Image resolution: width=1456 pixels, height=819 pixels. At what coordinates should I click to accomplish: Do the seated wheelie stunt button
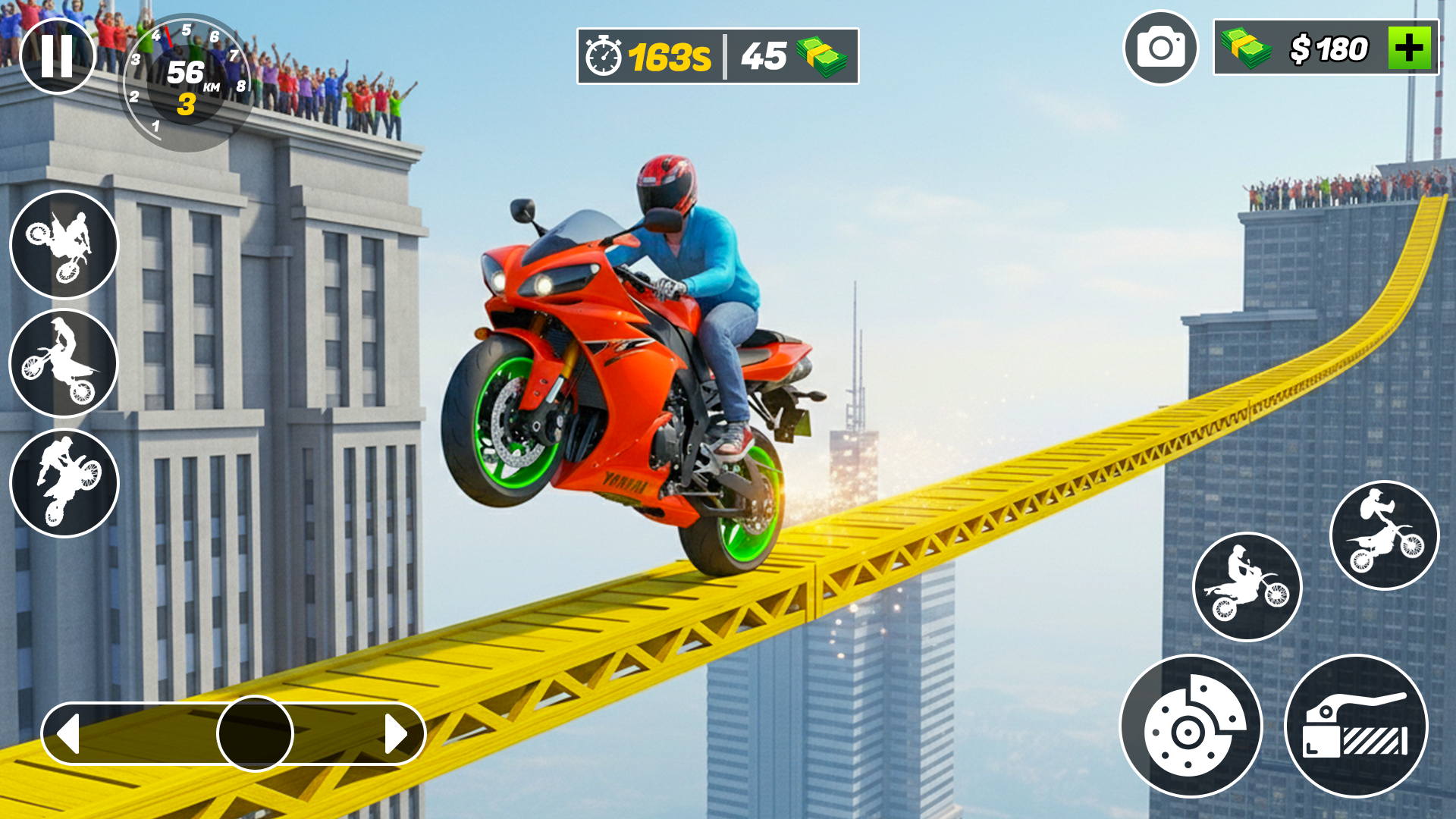click(1247, 587)
